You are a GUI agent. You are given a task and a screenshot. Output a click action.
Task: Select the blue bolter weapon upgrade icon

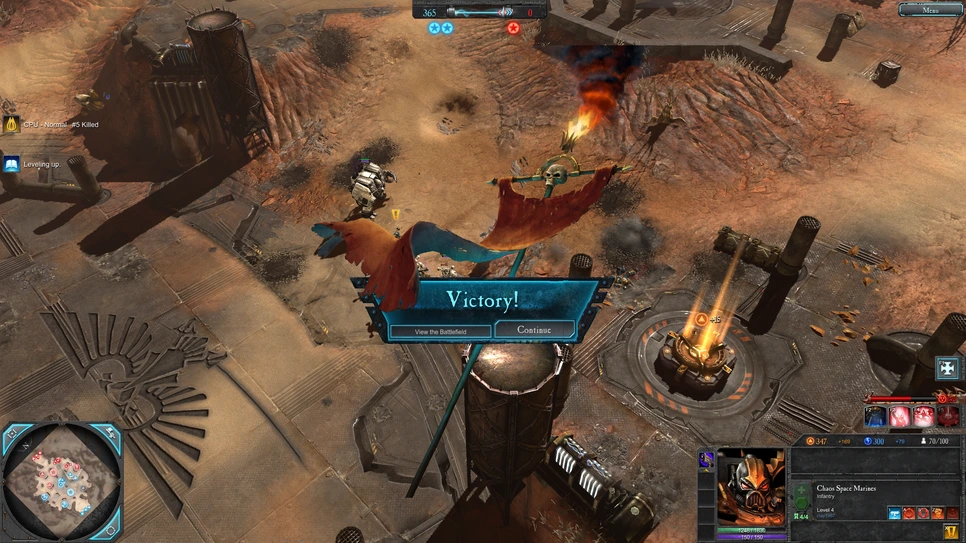(x=894, y=513)
